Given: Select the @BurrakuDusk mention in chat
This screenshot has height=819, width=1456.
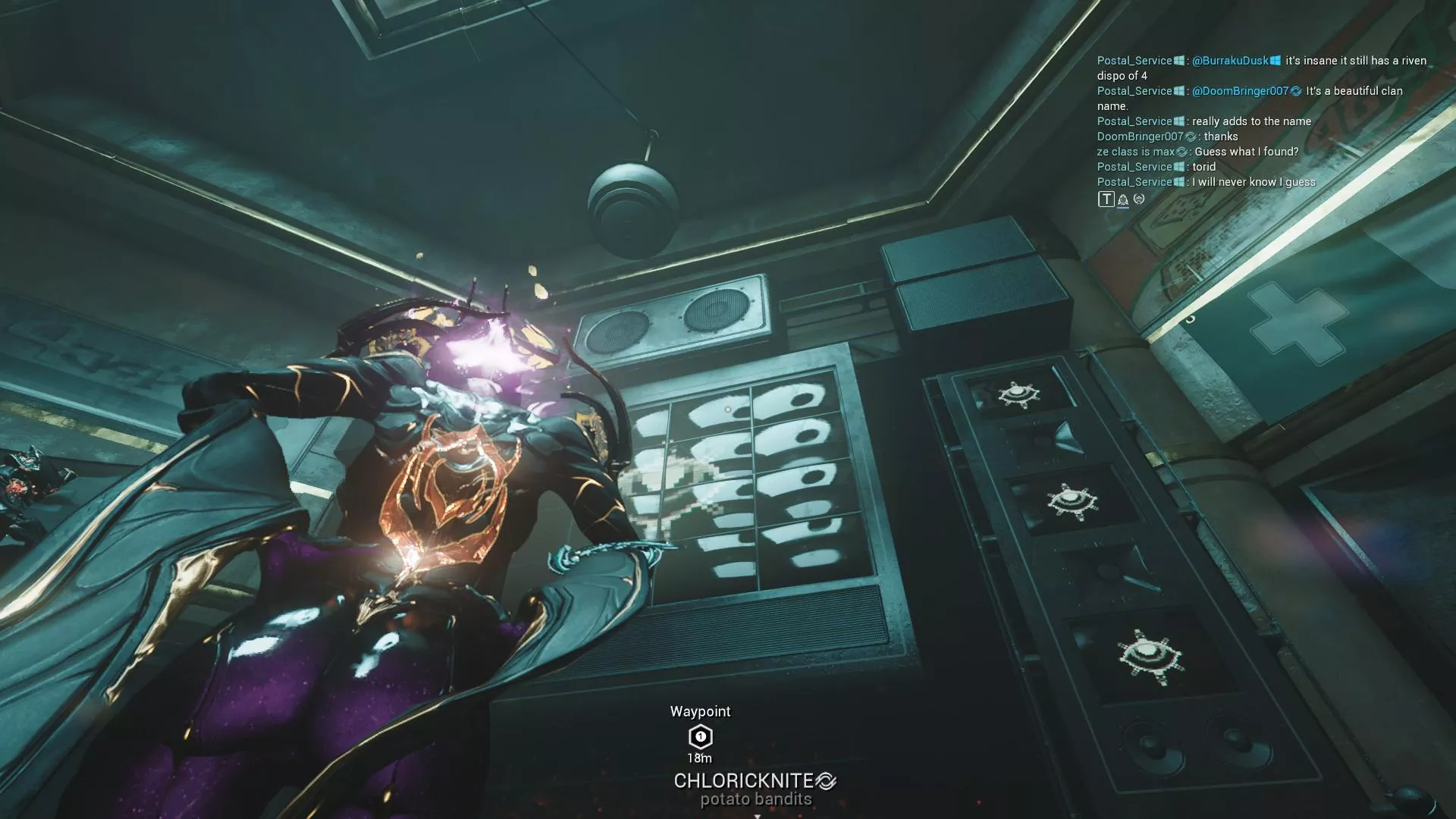Looking at the screenshot, I should (1229, 61).
